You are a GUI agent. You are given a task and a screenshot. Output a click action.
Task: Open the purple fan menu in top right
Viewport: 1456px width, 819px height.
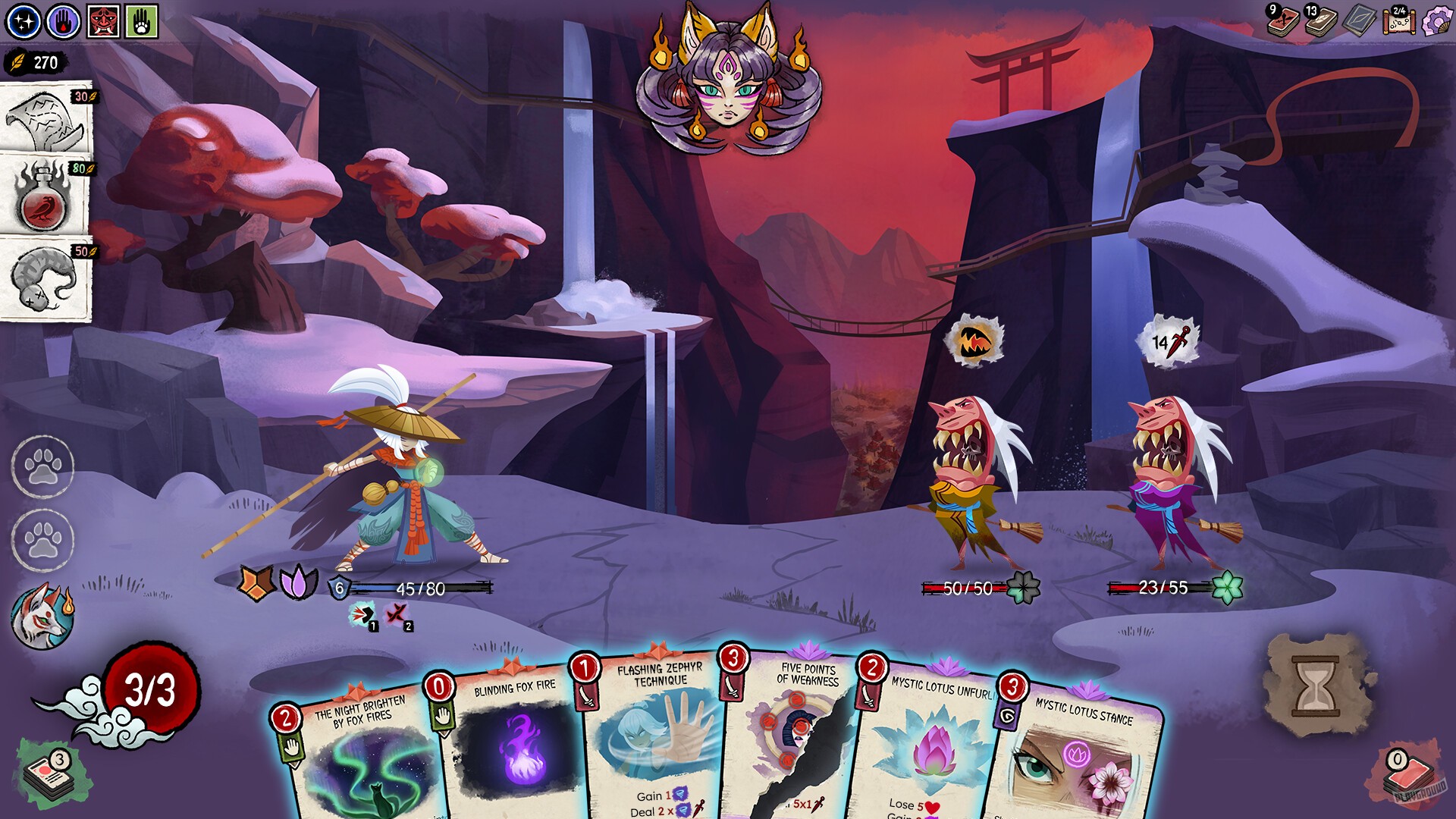pyautogui.click(x=1438, y=21)
